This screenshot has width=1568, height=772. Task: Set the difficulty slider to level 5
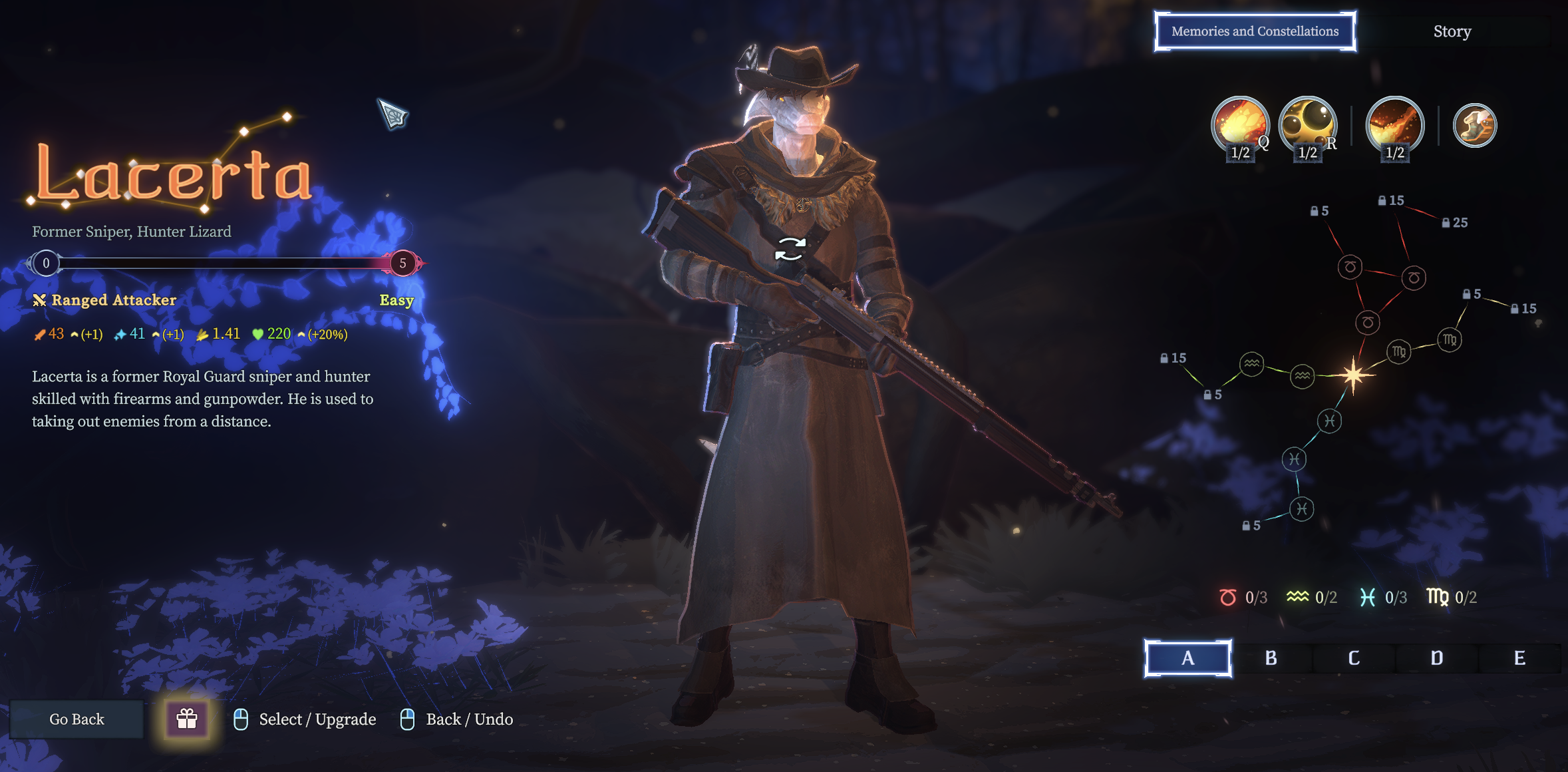pyautogui.click(x=402, y=264)
